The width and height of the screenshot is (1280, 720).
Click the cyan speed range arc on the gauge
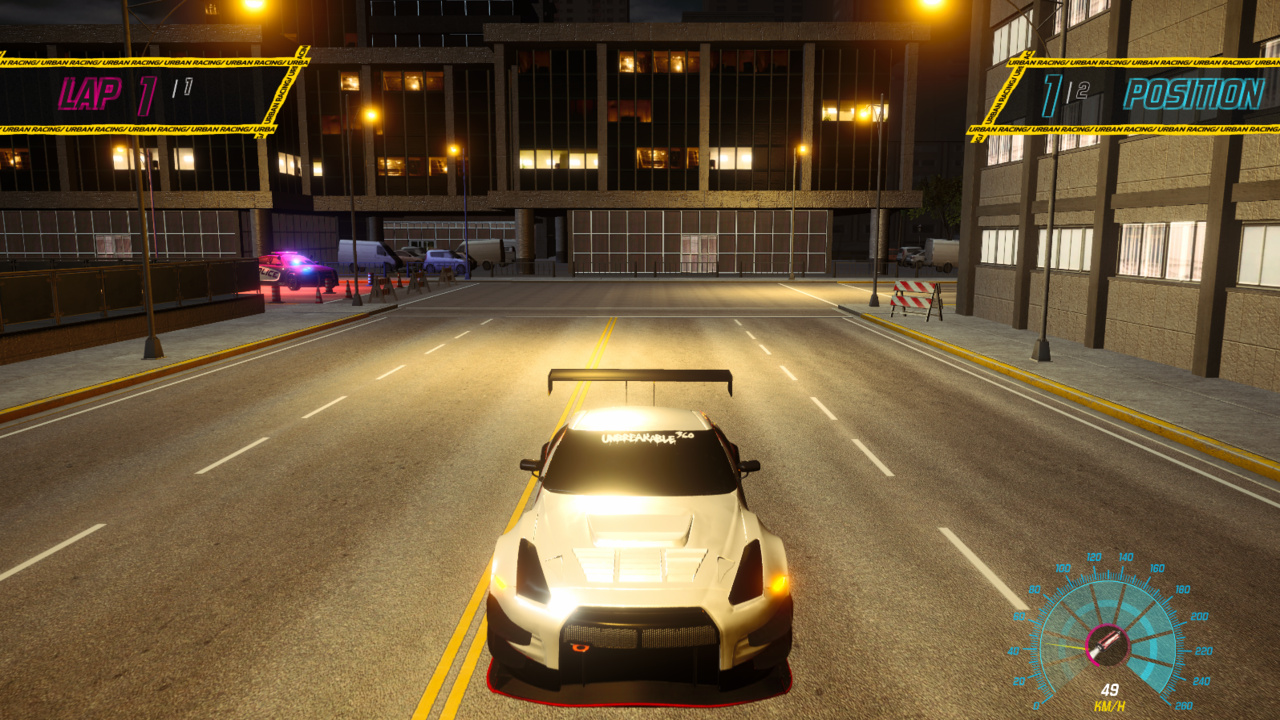coord(1150,620)
